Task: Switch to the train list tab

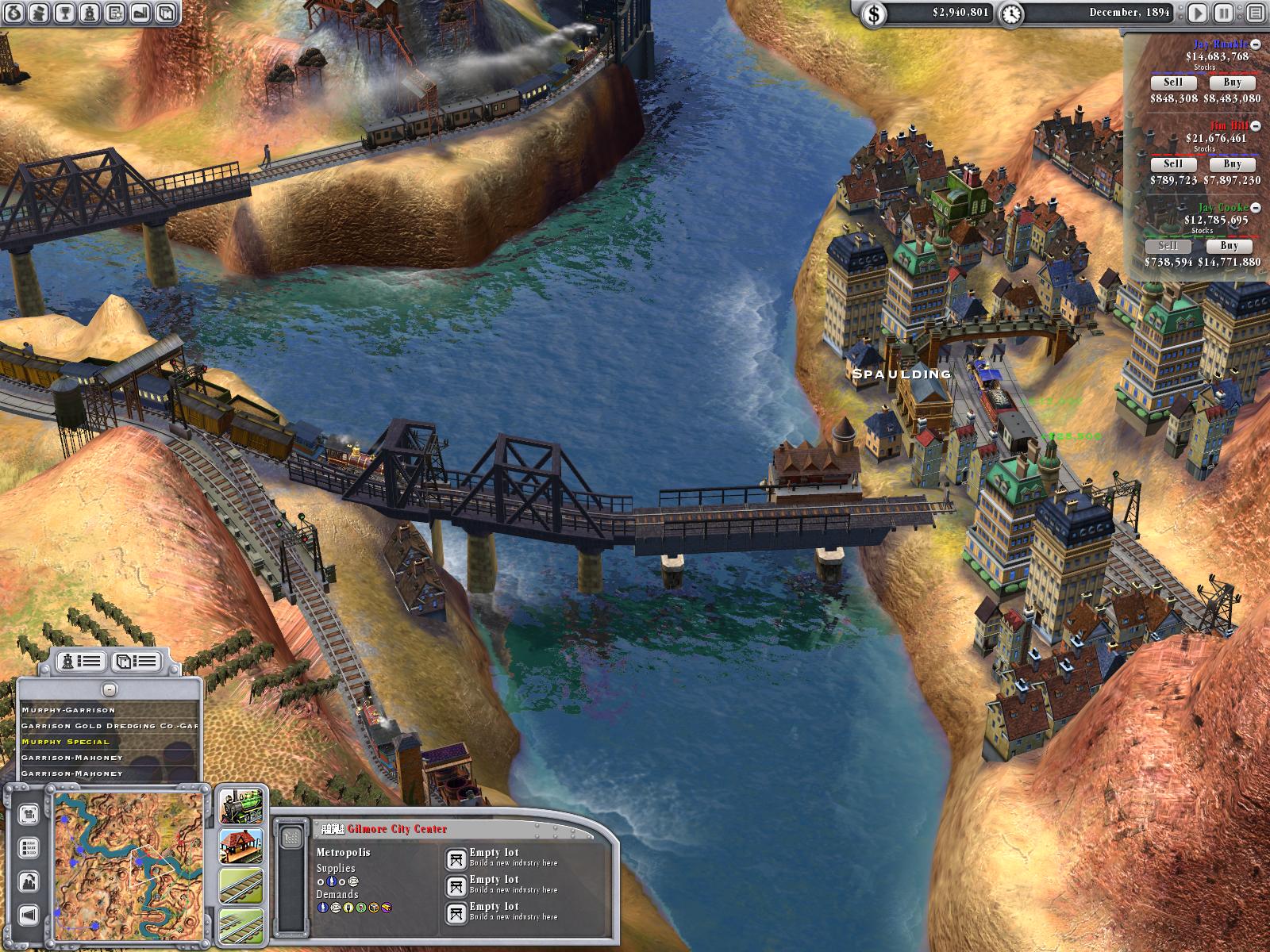Action: point(83,661)
